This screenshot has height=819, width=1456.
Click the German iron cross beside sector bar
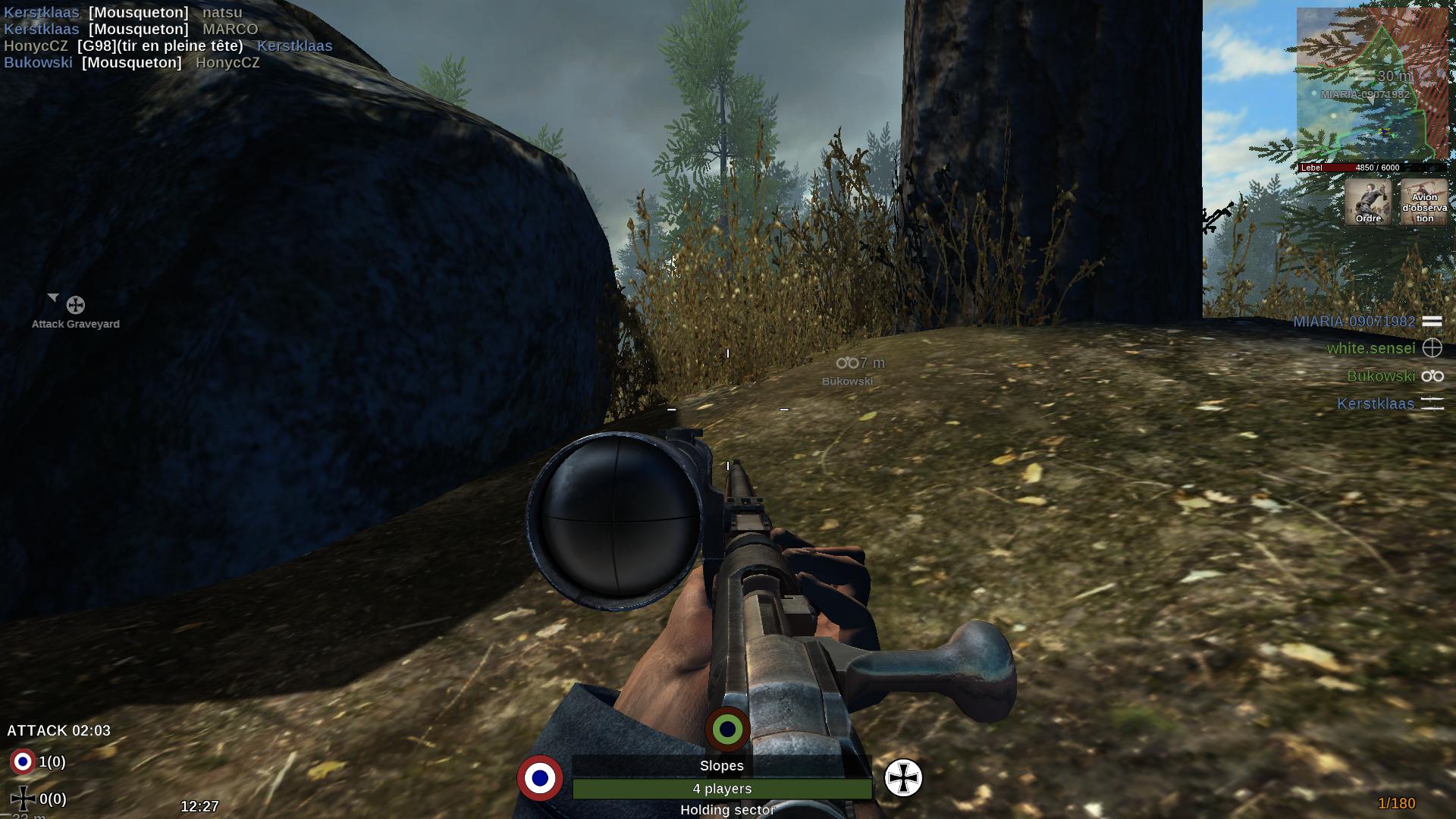tap(903, 778)
